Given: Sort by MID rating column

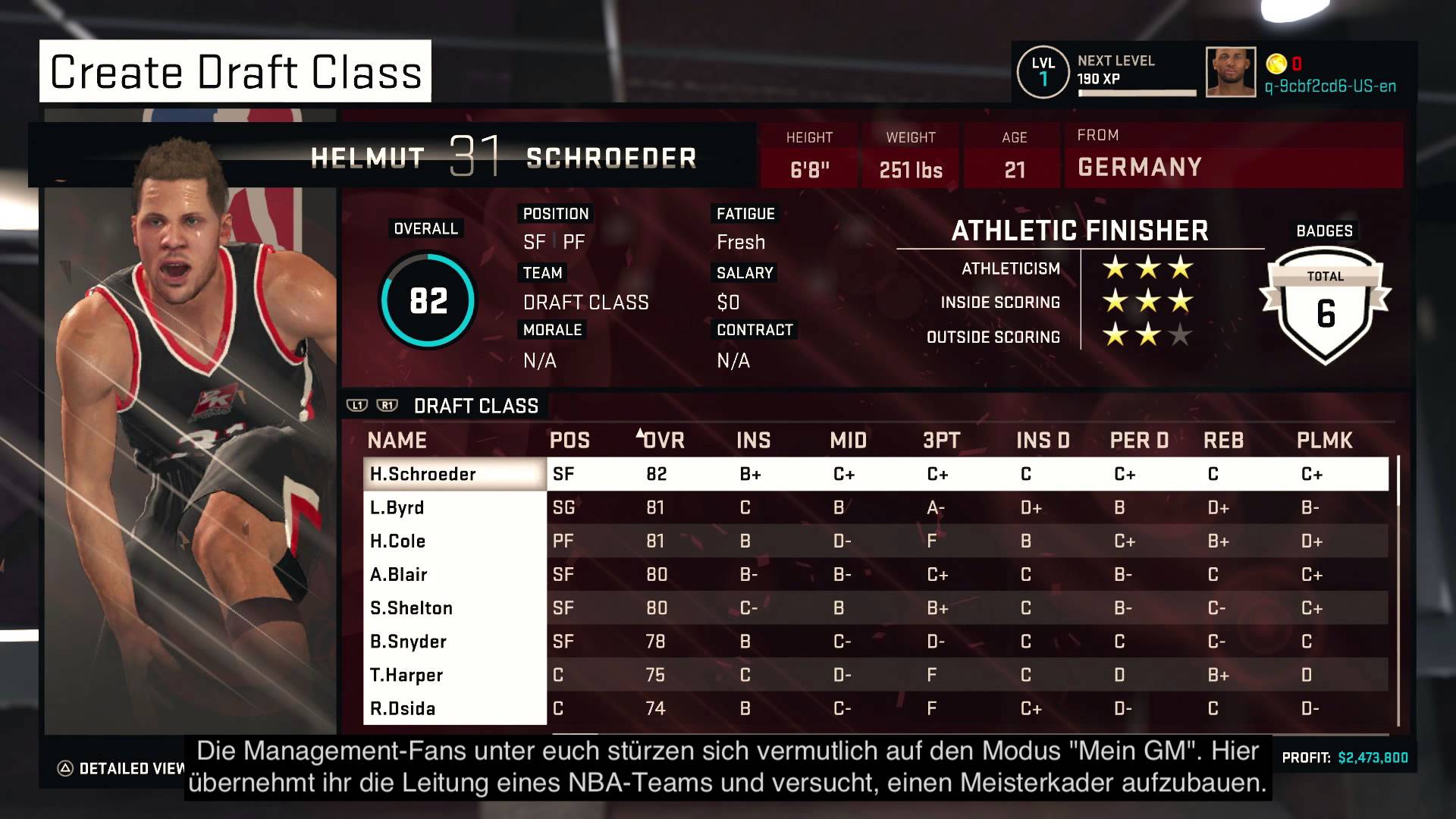Looking at the screenshot, I should coord(848,440).
